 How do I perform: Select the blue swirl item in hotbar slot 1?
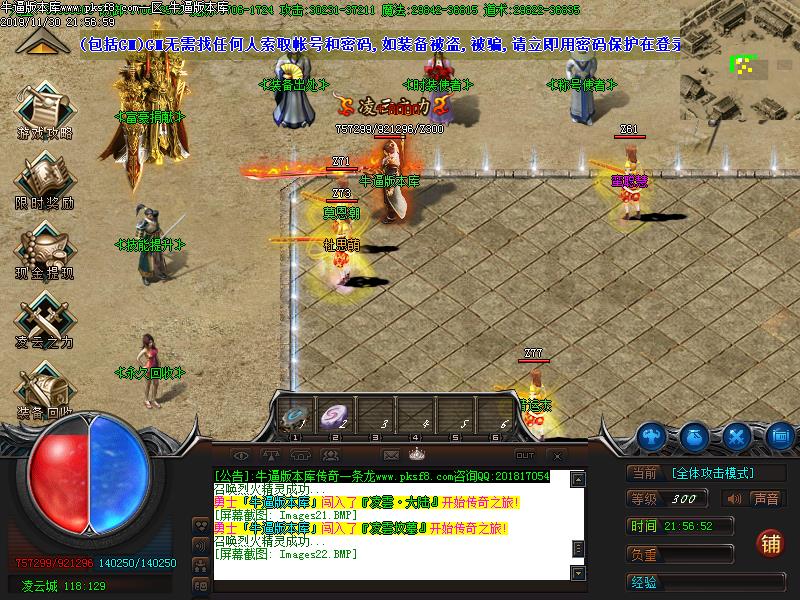296,416
